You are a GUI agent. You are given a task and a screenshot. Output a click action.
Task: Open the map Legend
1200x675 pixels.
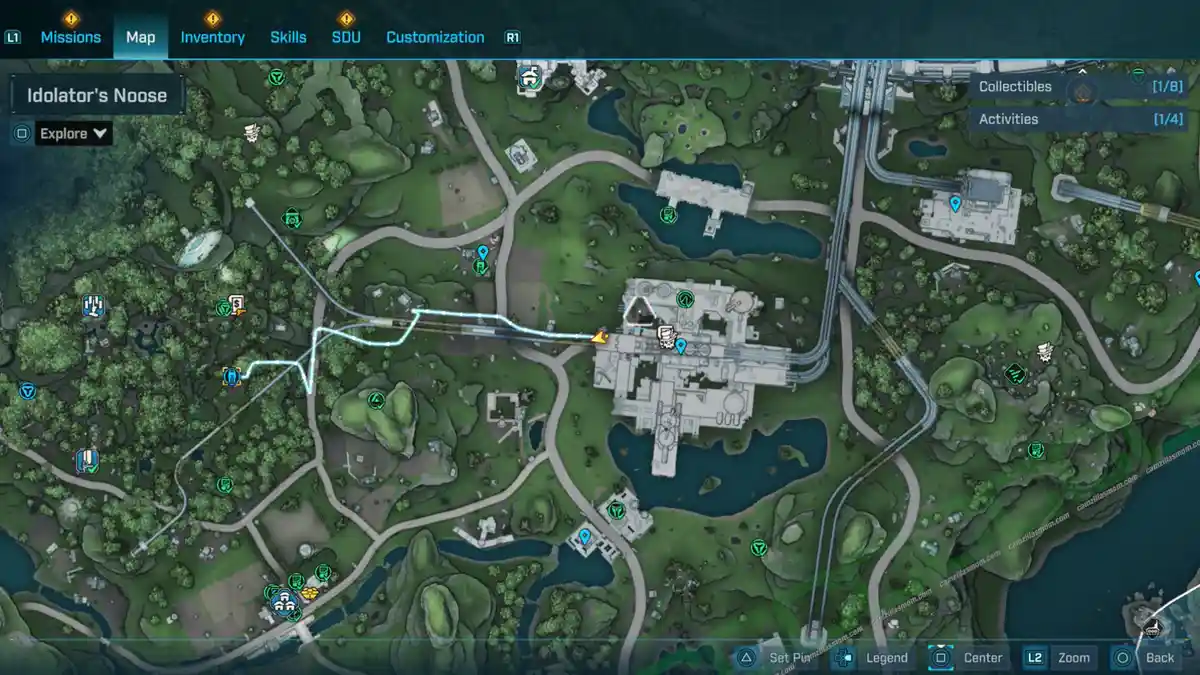(x=874, y=658)
